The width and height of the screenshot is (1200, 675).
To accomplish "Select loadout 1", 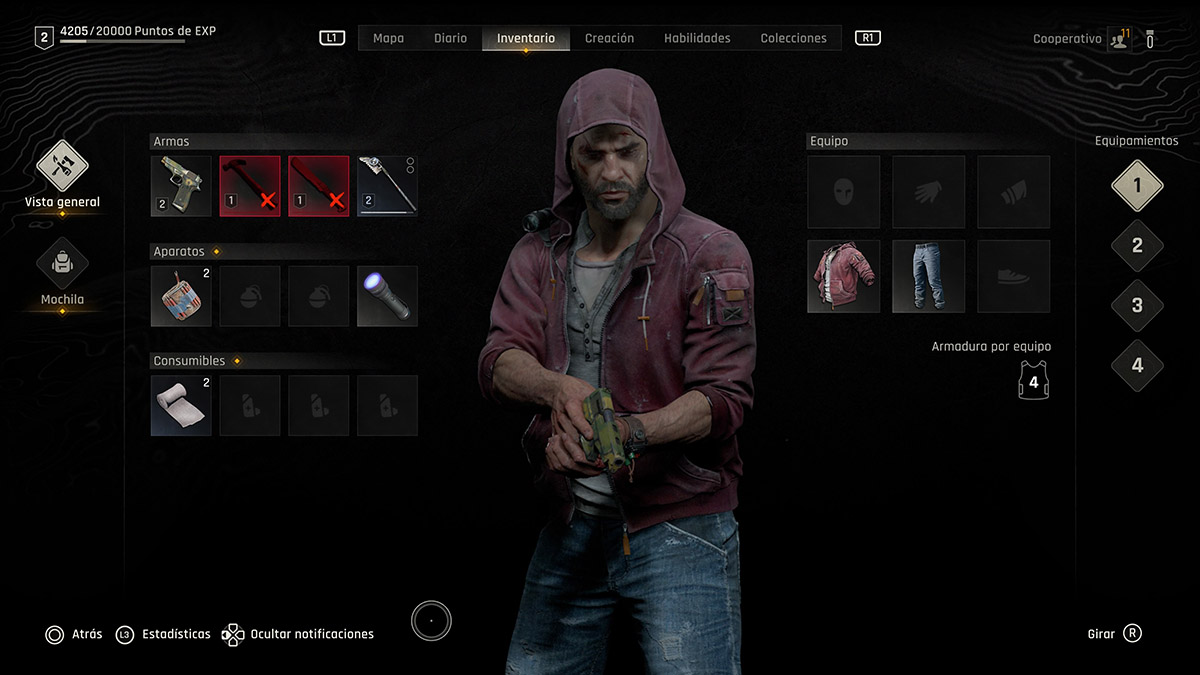I will [x=1137, y=186].
